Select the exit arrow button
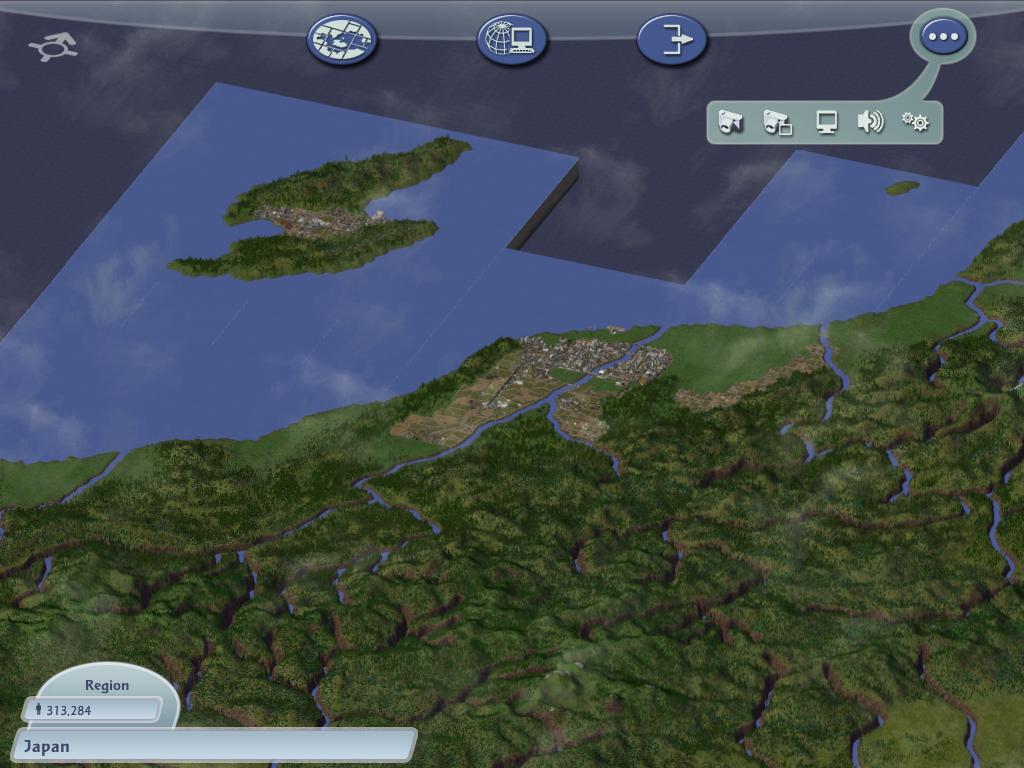 [672, 40]
